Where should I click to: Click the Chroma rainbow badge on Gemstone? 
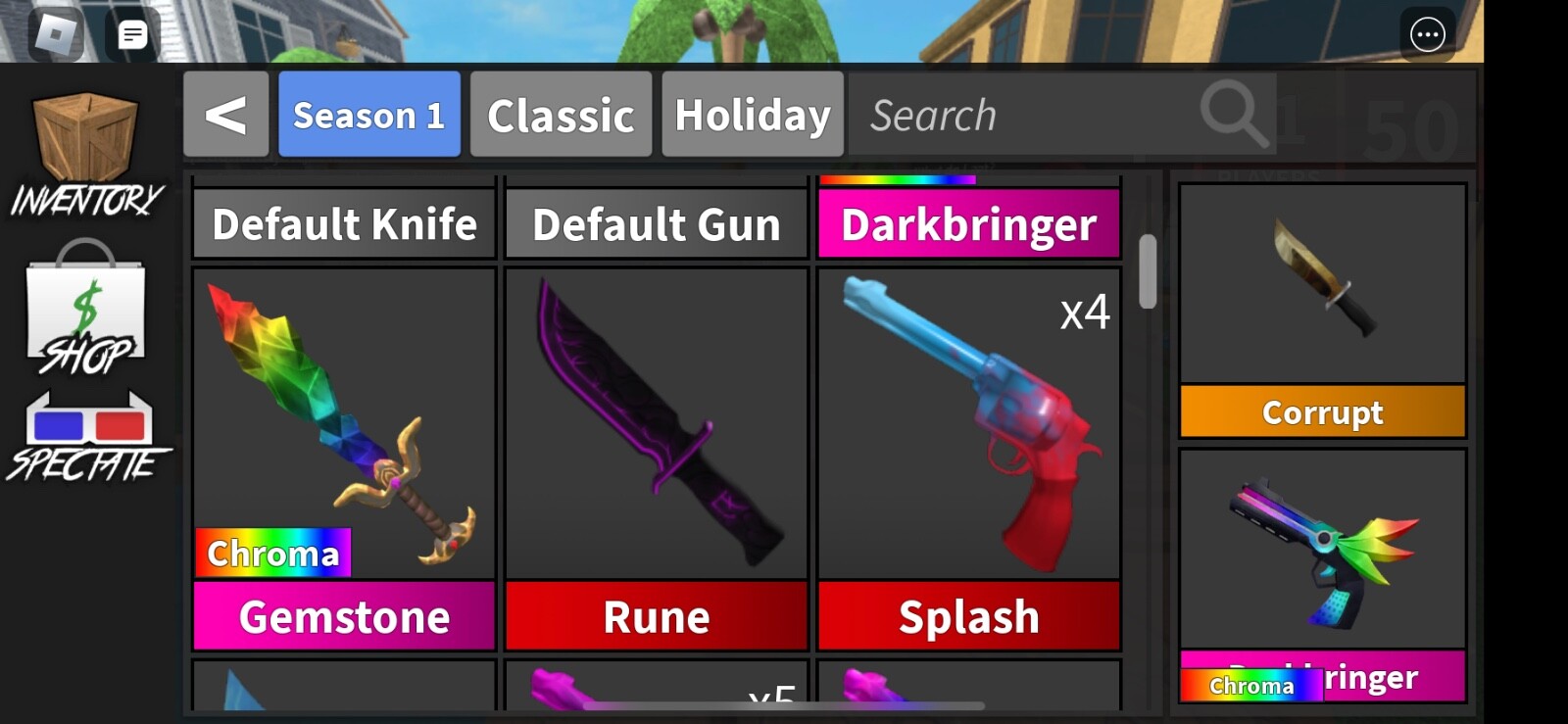(272, 554)
